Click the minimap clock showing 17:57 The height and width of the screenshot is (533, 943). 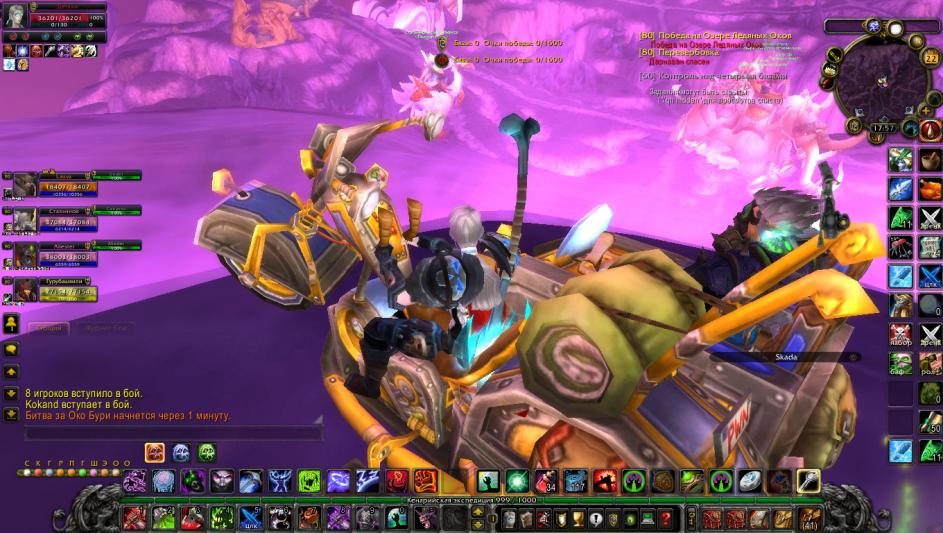tap(882, 128)
